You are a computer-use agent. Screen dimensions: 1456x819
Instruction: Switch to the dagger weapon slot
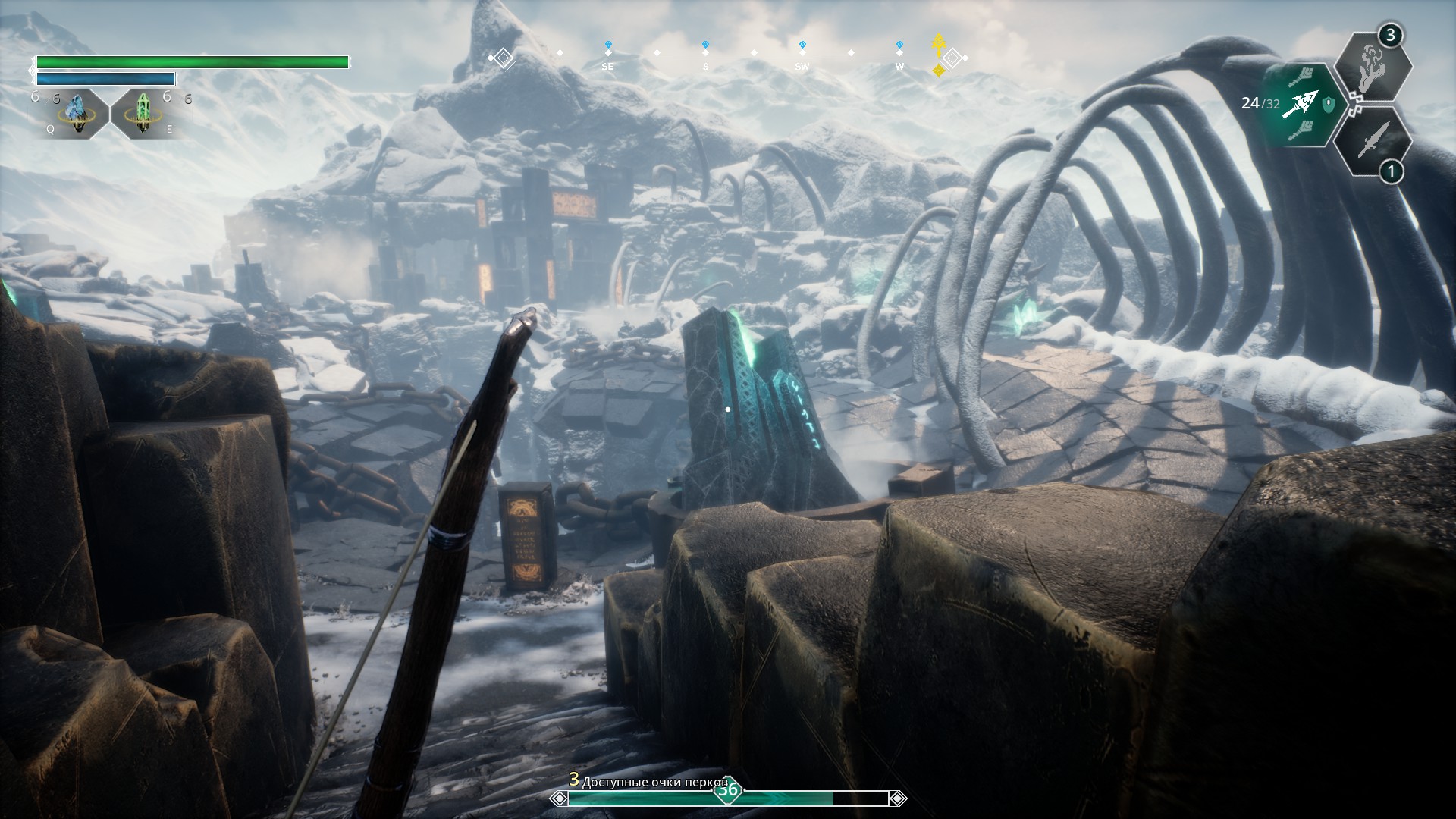pos(1373,141)
